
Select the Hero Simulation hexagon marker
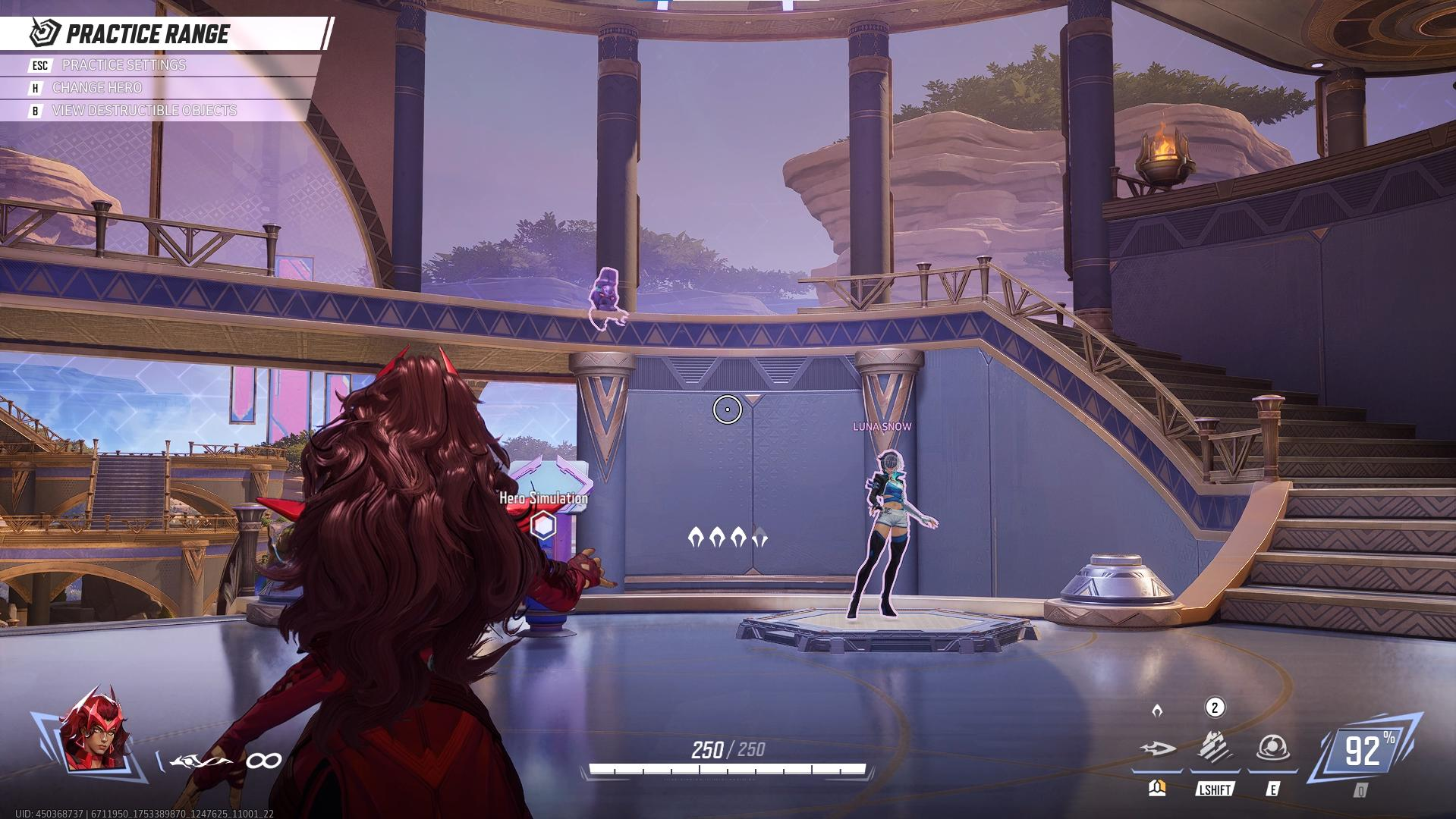click(x=543, y=525)
